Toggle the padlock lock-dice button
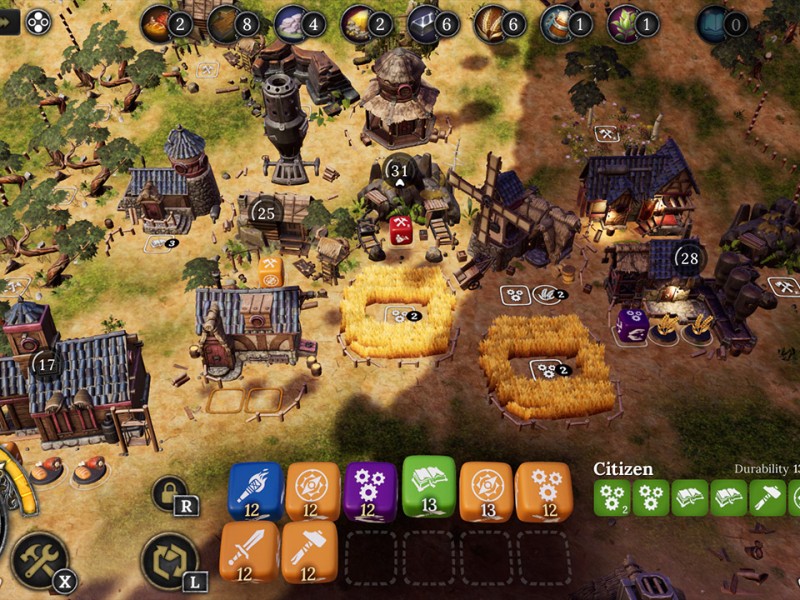This screenshot has height=600, width=800. pyautogui.click(x=169, y=492)
